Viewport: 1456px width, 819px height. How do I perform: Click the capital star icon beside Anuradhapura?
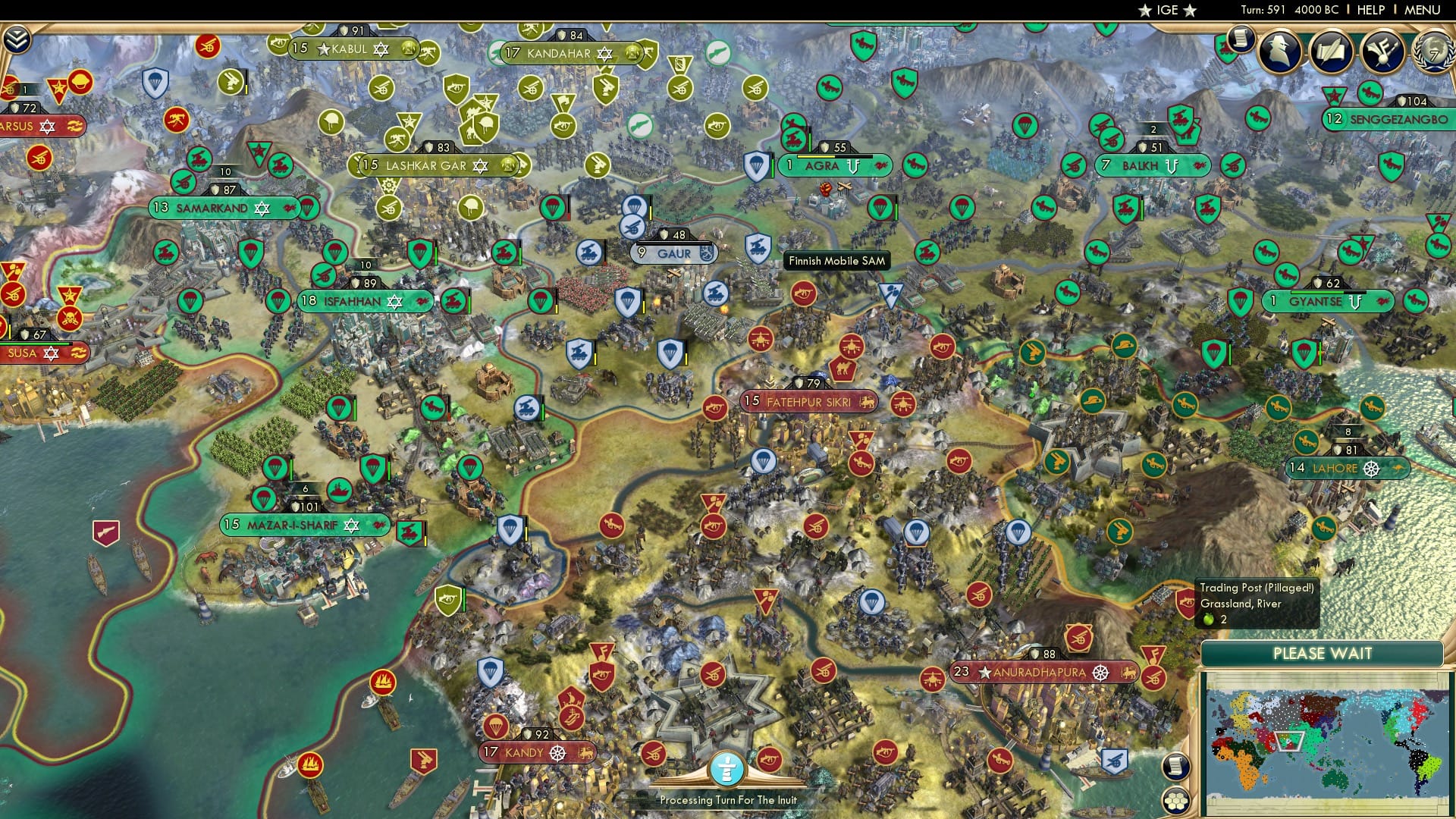coord(984,673)
